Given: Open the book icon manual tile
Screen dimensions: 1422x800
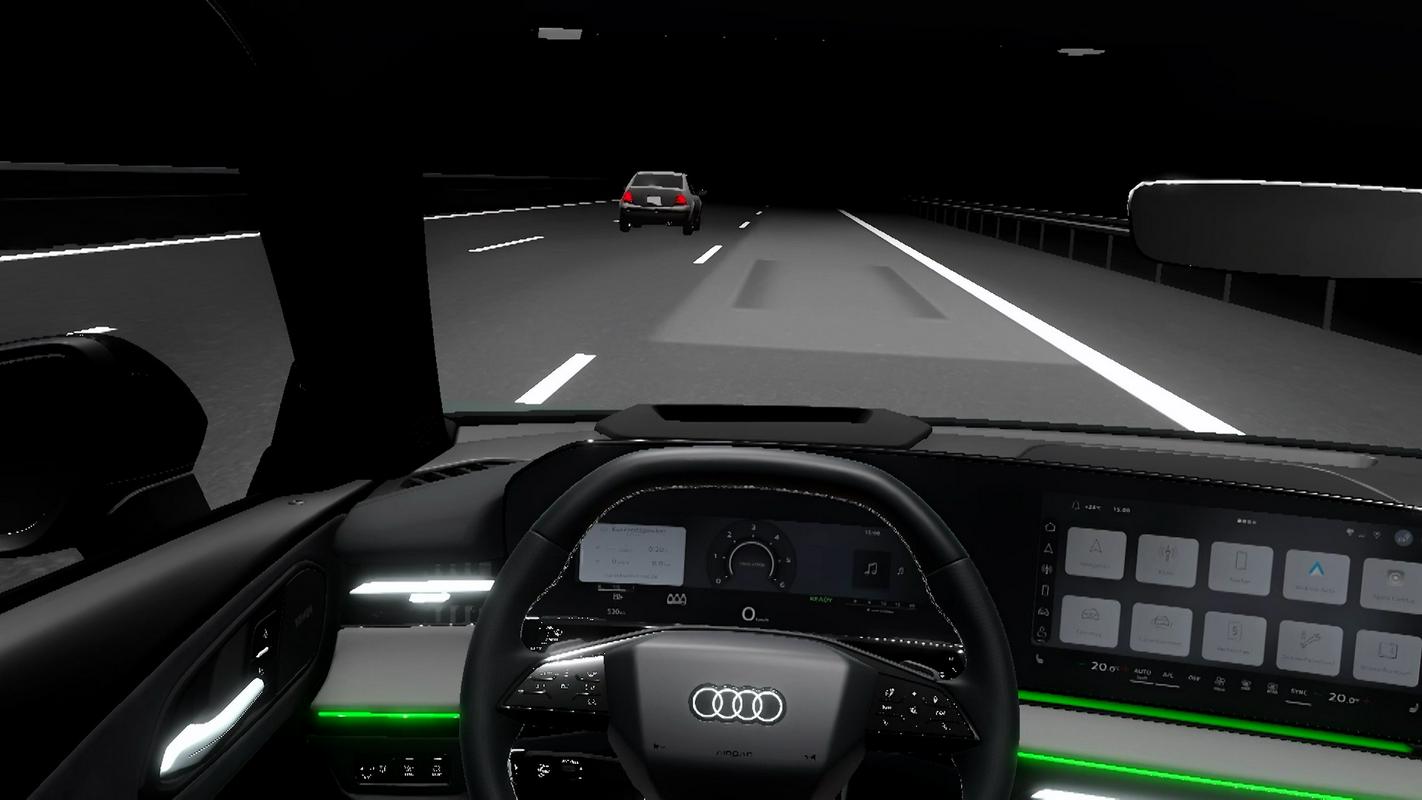Looking at the screenshot, I should 1386,656.
